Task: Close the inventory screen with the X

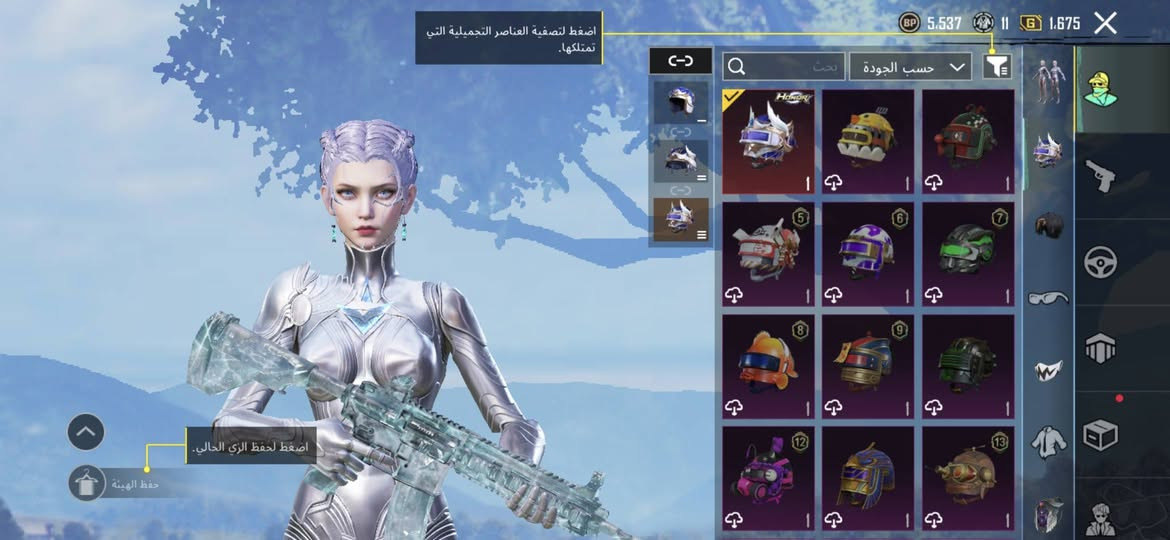Action: point(1105,23)
